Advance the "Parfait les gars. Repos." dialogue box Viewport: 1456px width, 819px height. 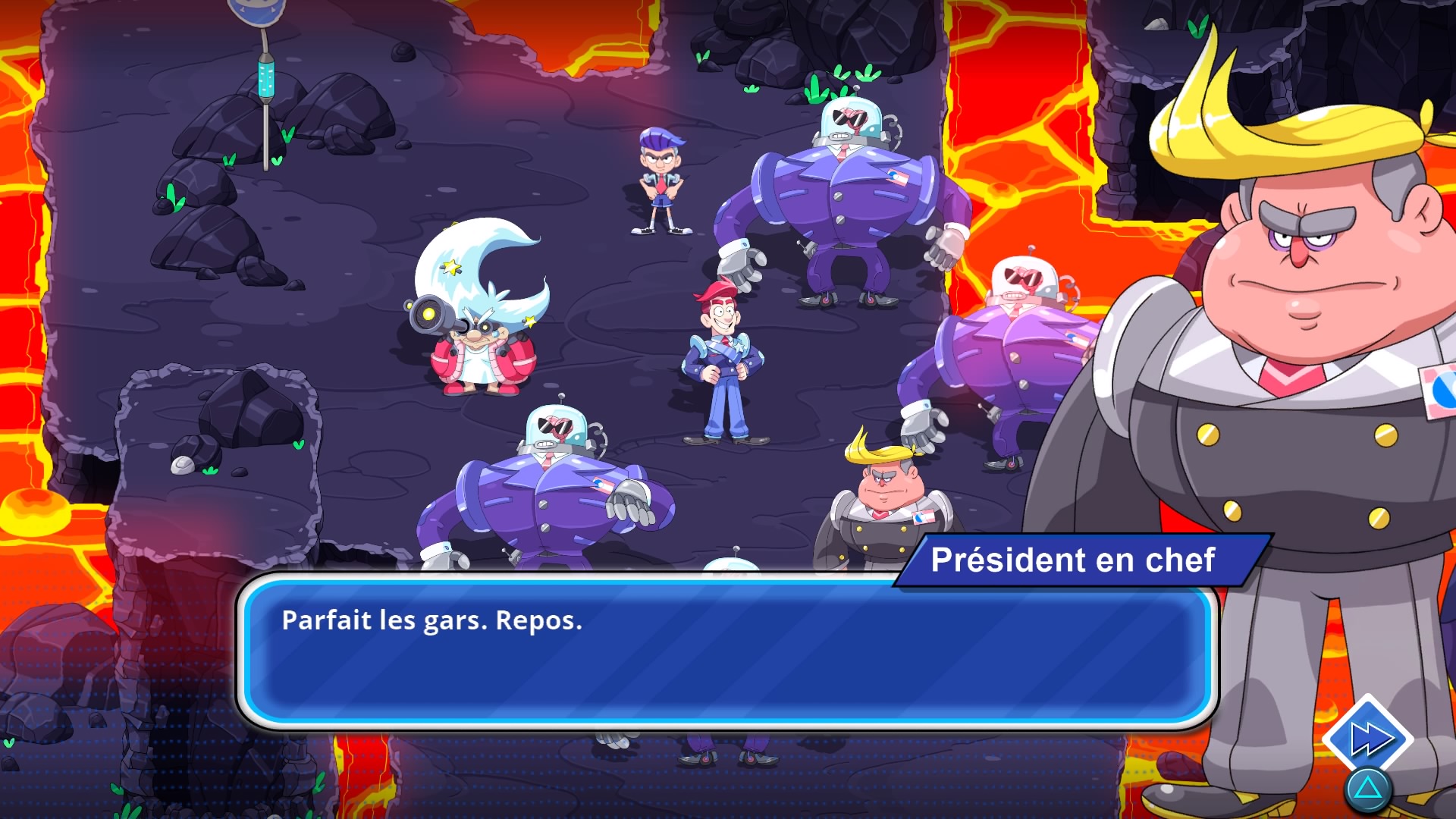pos(726,652)
